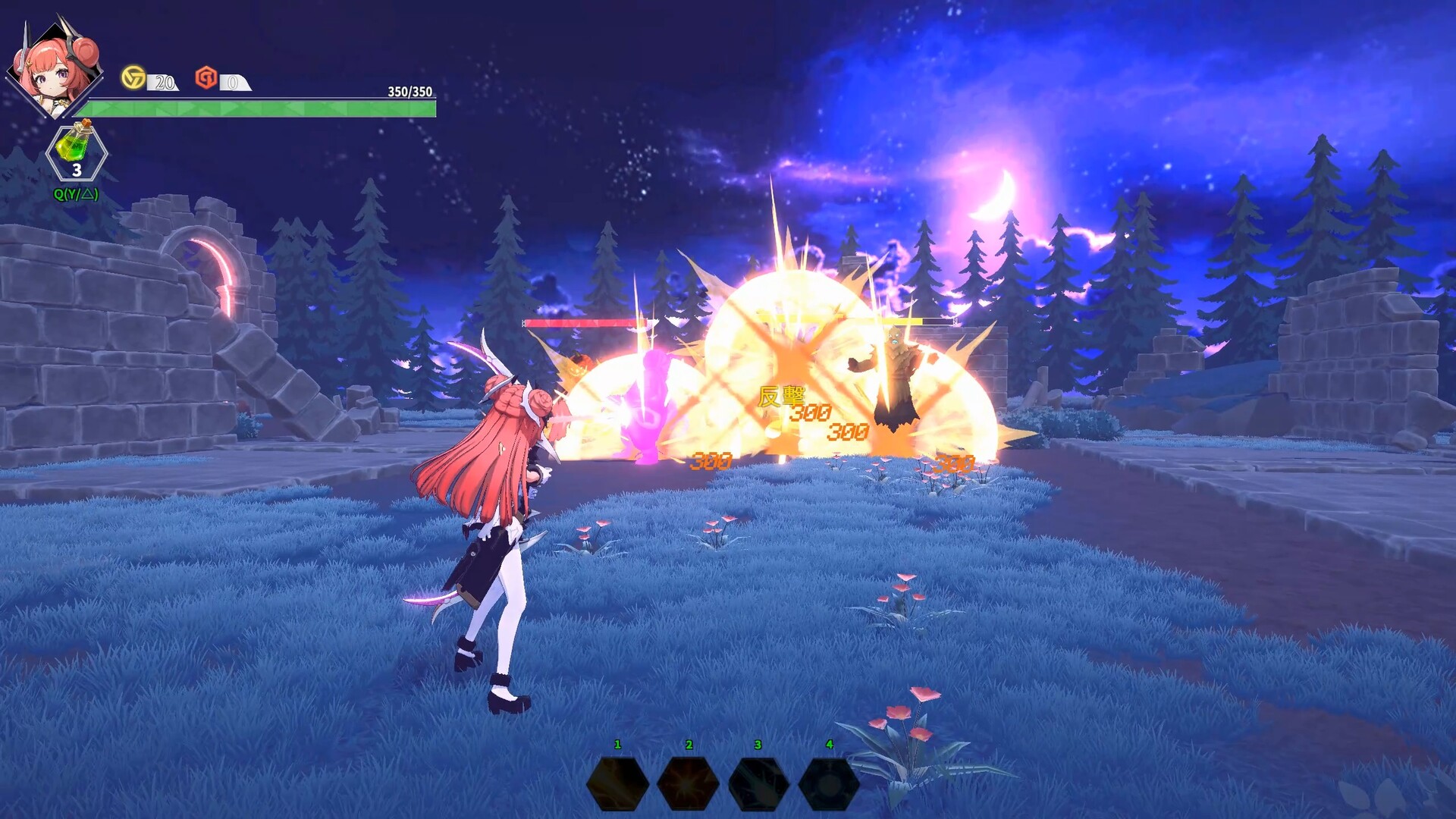The width and height of the screenshot is (1456, 819).
Task: Use the orb skill in slot 4
Action: pyautogui.click(x=829, y=783)
